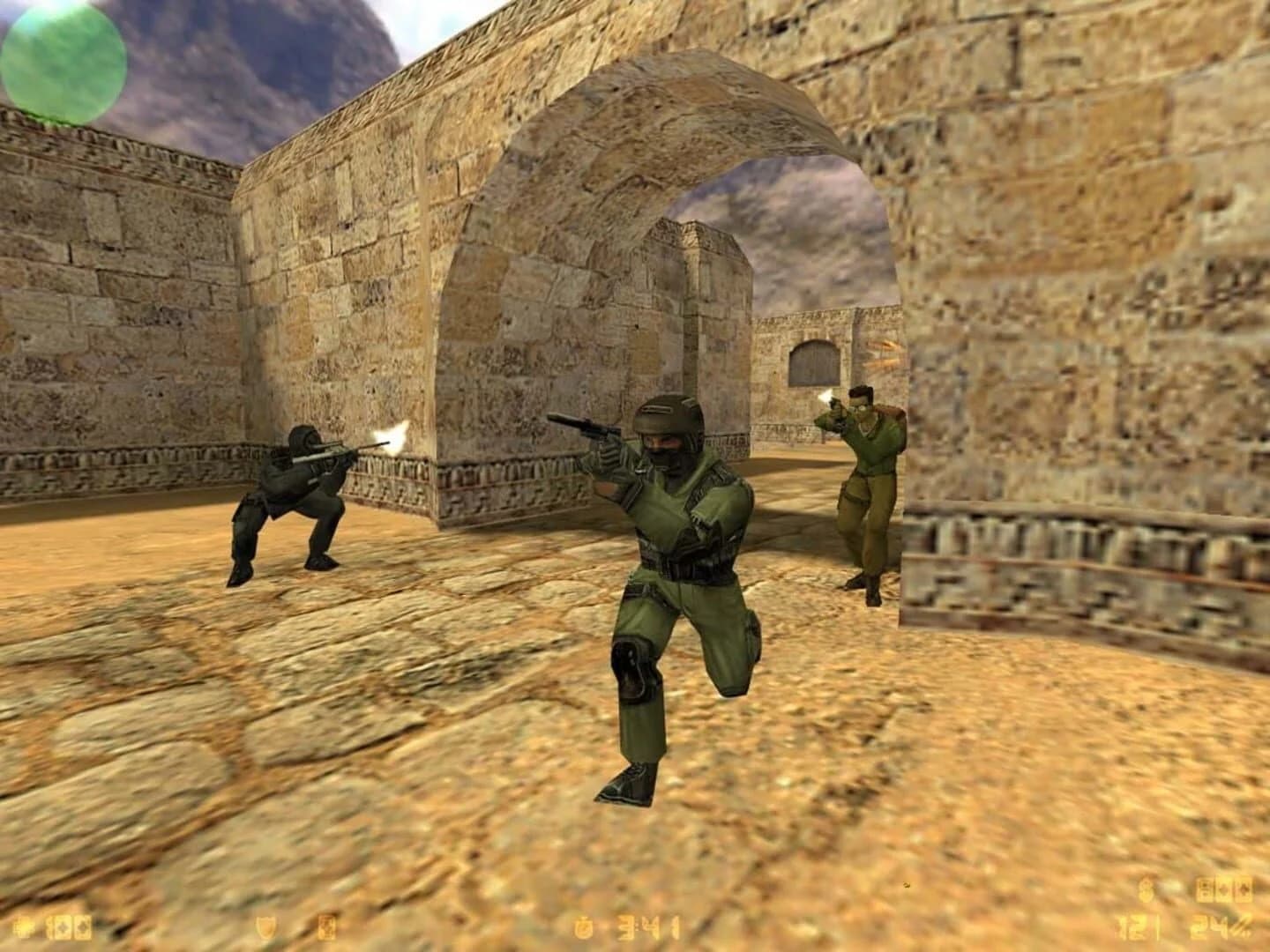The image size is (1270, 952).
Task: Click the defuse-kit style HUD icon near center
Action: [326, 926]
